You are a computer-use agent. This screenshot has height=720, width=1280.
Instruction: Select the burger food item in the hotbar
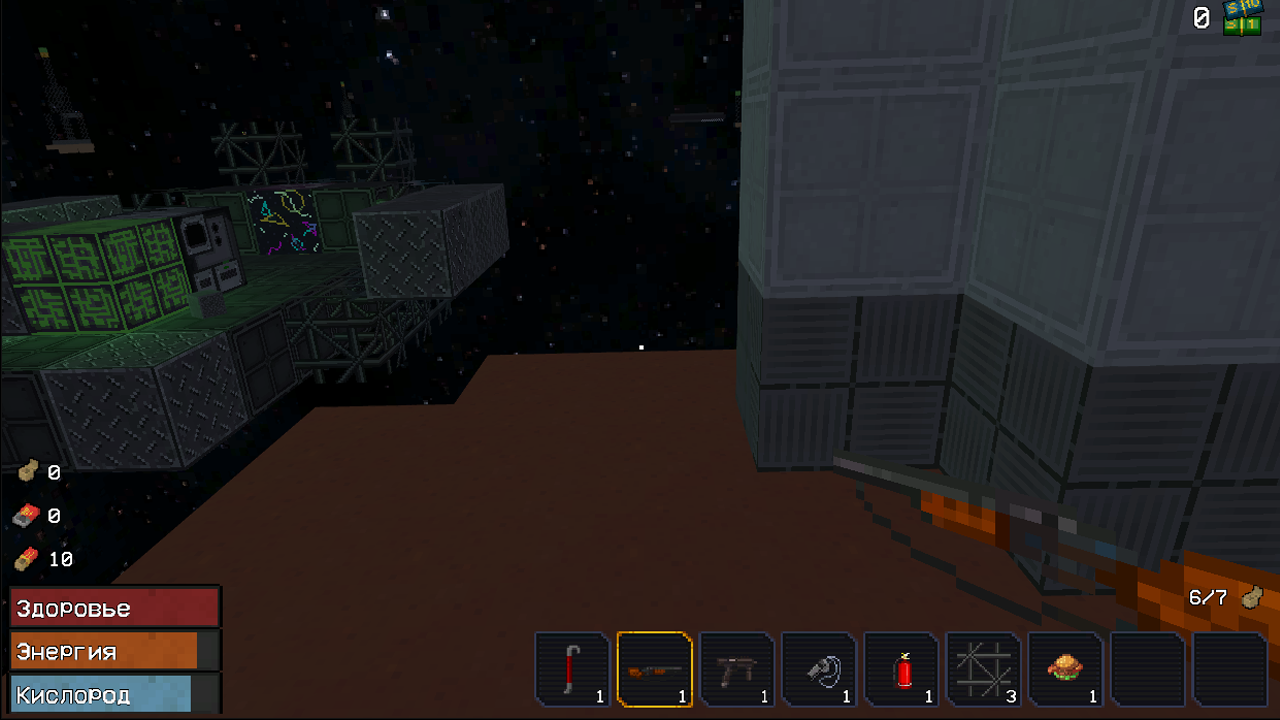coord(1065,668)
